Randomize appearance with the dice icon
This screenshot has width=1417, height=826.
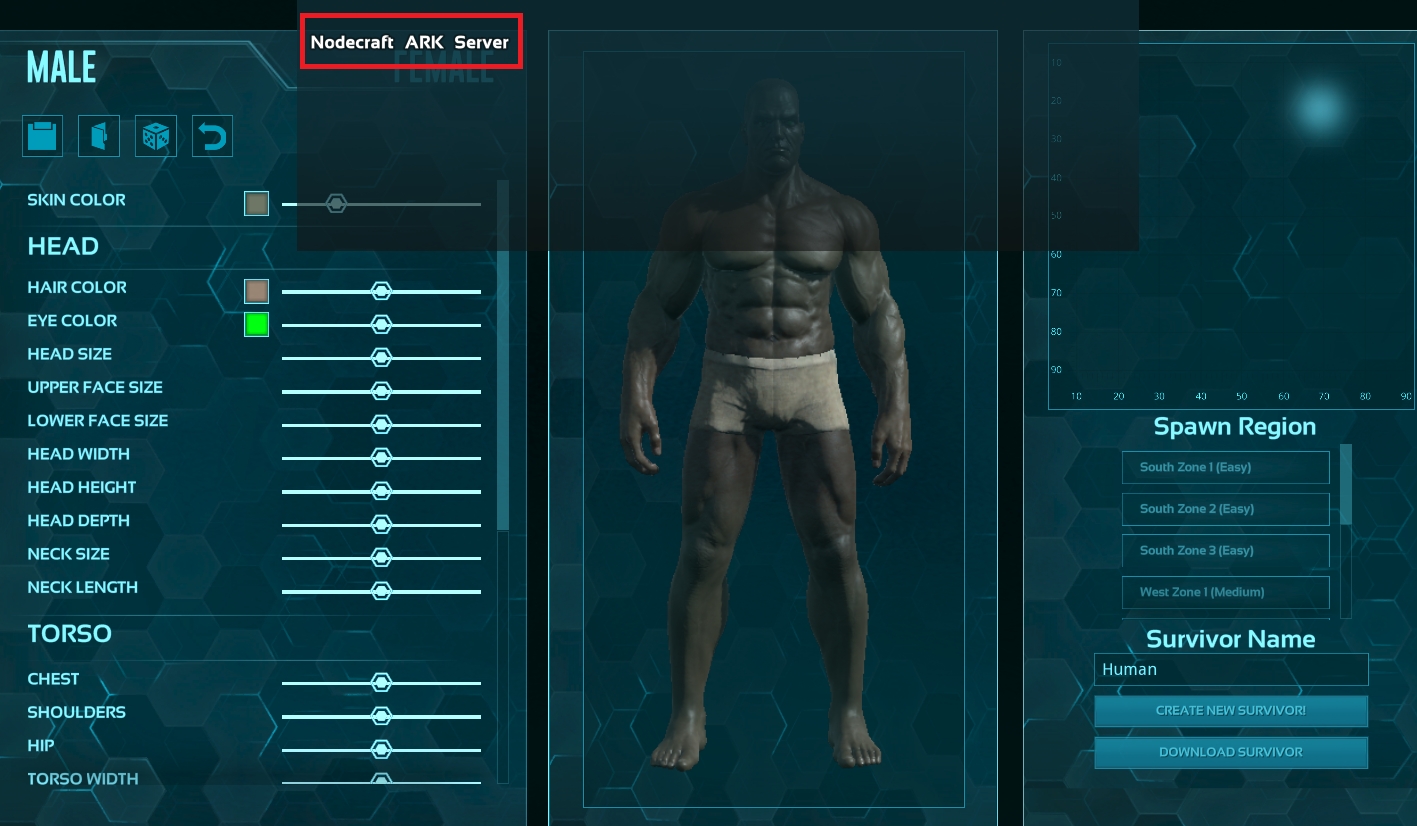click(156, 135)
